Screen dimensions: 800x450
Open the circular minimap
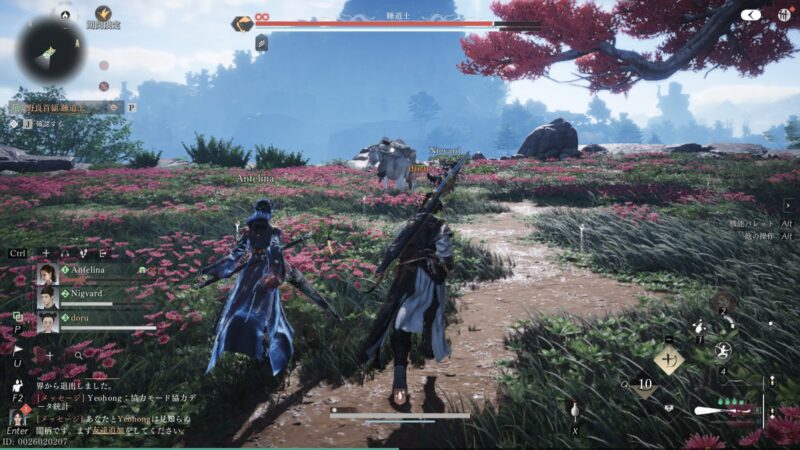[50, 50]
